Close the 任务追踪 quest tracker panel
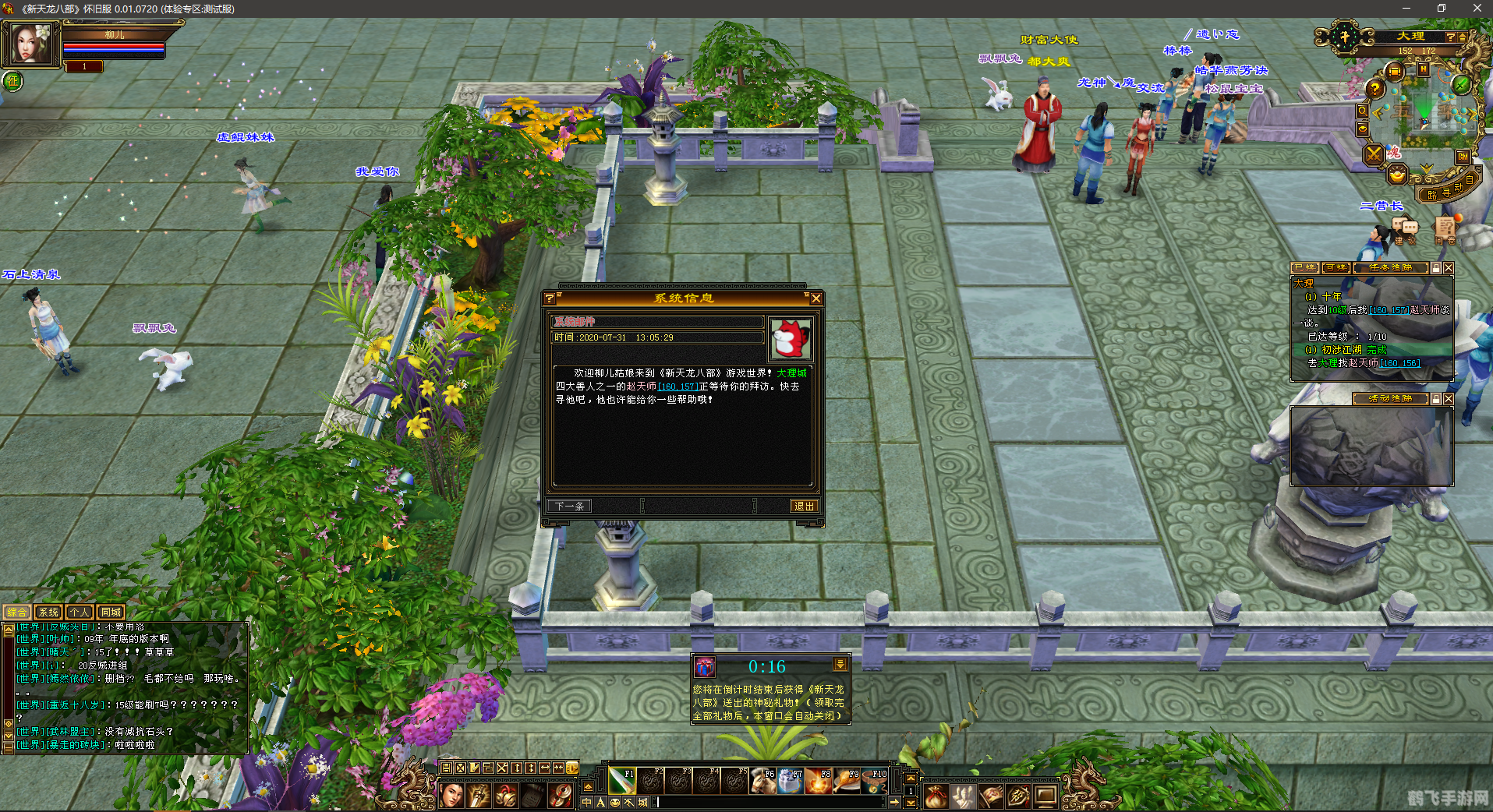The height and width of the screenshot is (812, 1493). coord(1448,268)
